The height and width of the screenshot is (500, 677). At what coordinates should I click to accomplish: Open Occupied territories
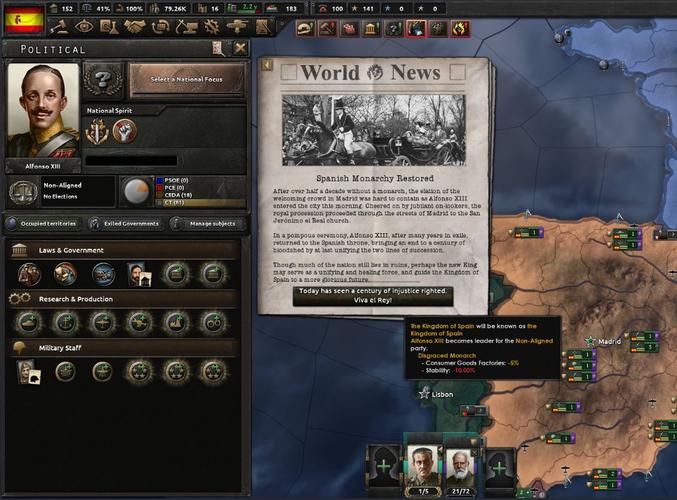pos(43,223)
